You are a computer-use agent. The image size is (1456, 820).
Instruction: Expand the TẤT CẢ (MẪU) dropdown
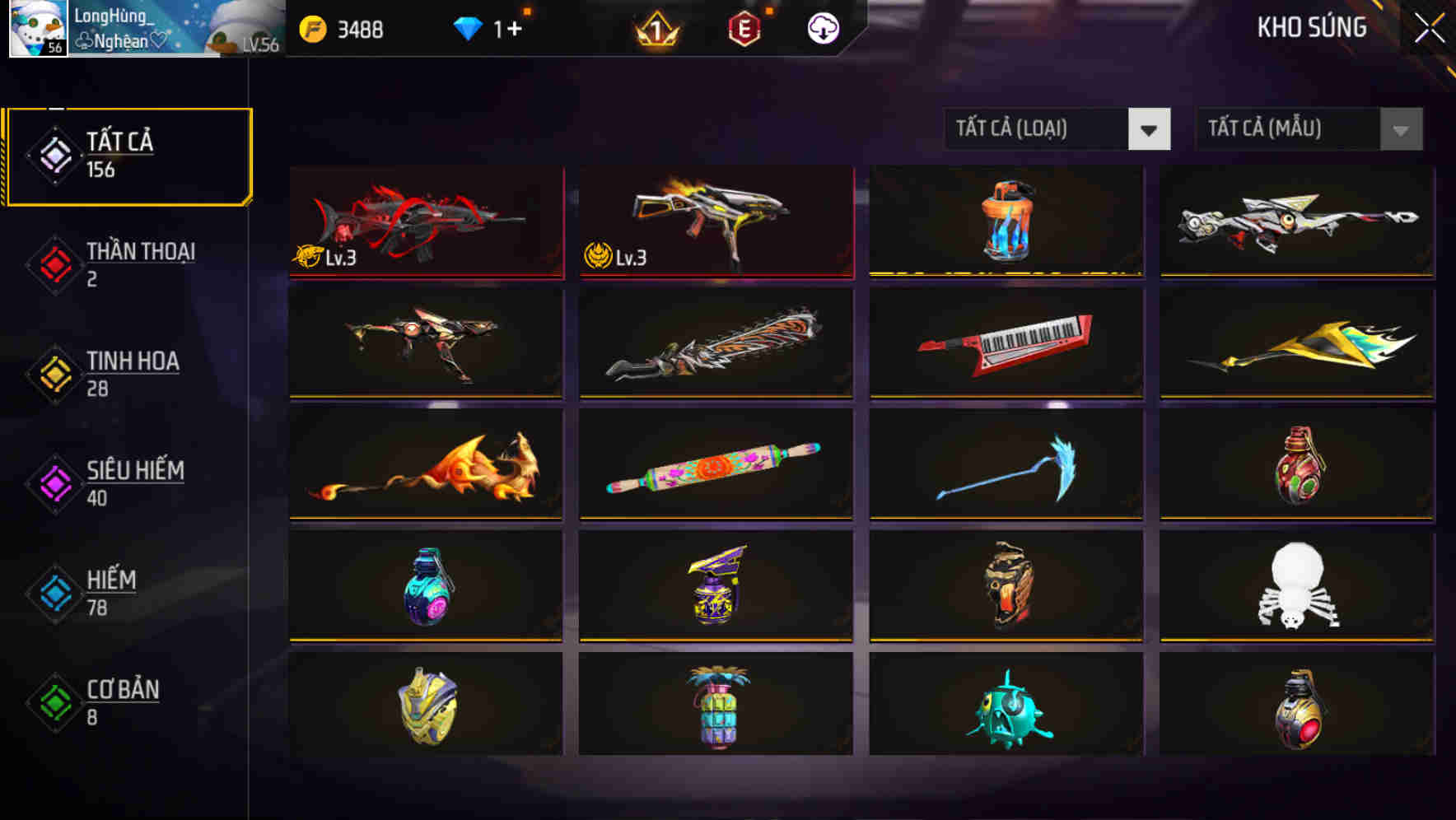click(x=1285, y=129)
